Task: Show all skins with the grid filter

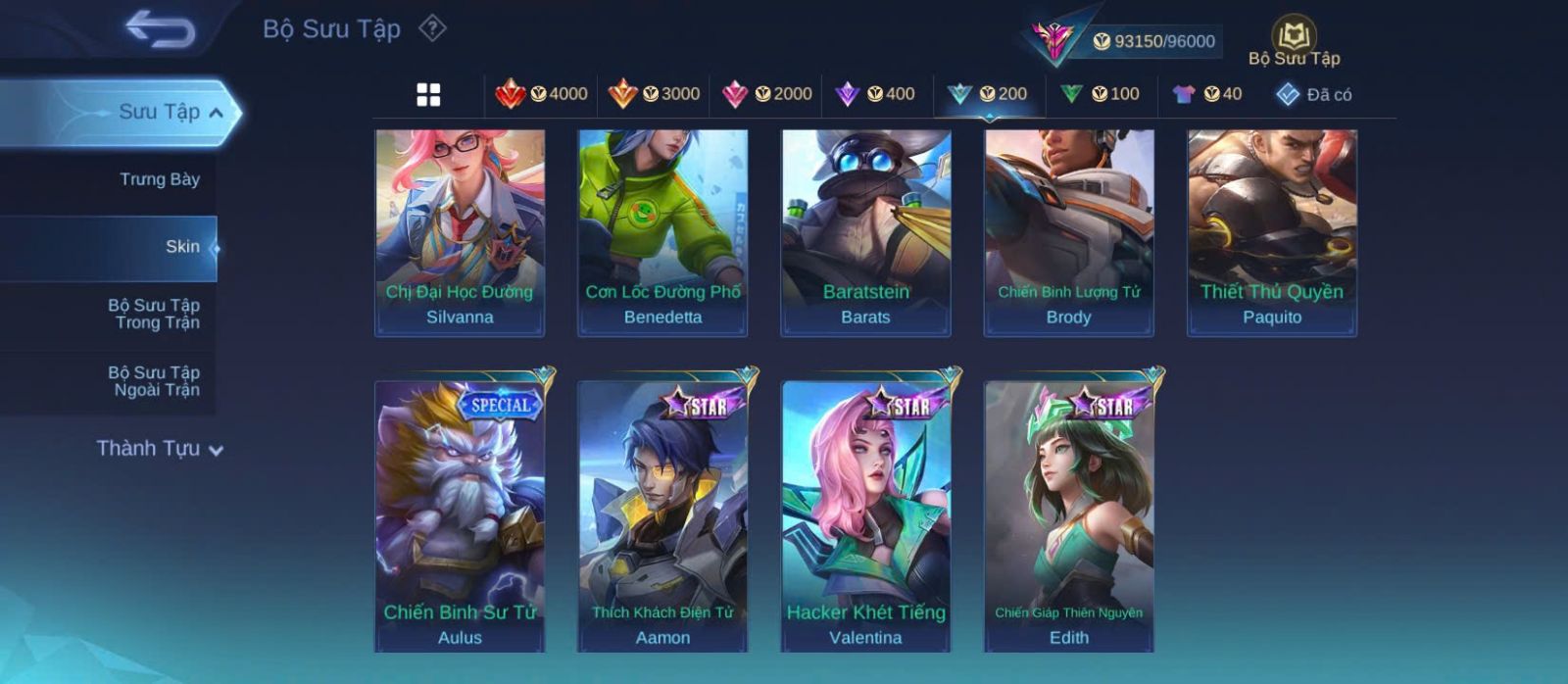Action: (x=428, y=94)
